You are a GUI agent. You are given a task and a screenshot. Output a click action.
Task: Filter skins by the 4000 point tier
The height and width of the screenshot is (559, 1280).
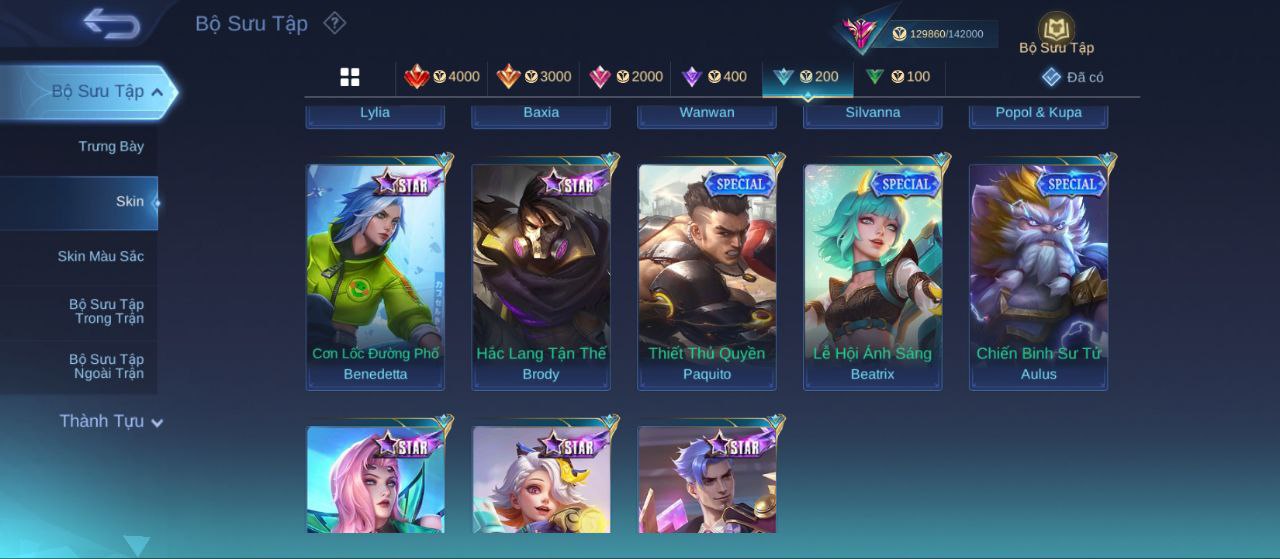(x=442, y=77)
